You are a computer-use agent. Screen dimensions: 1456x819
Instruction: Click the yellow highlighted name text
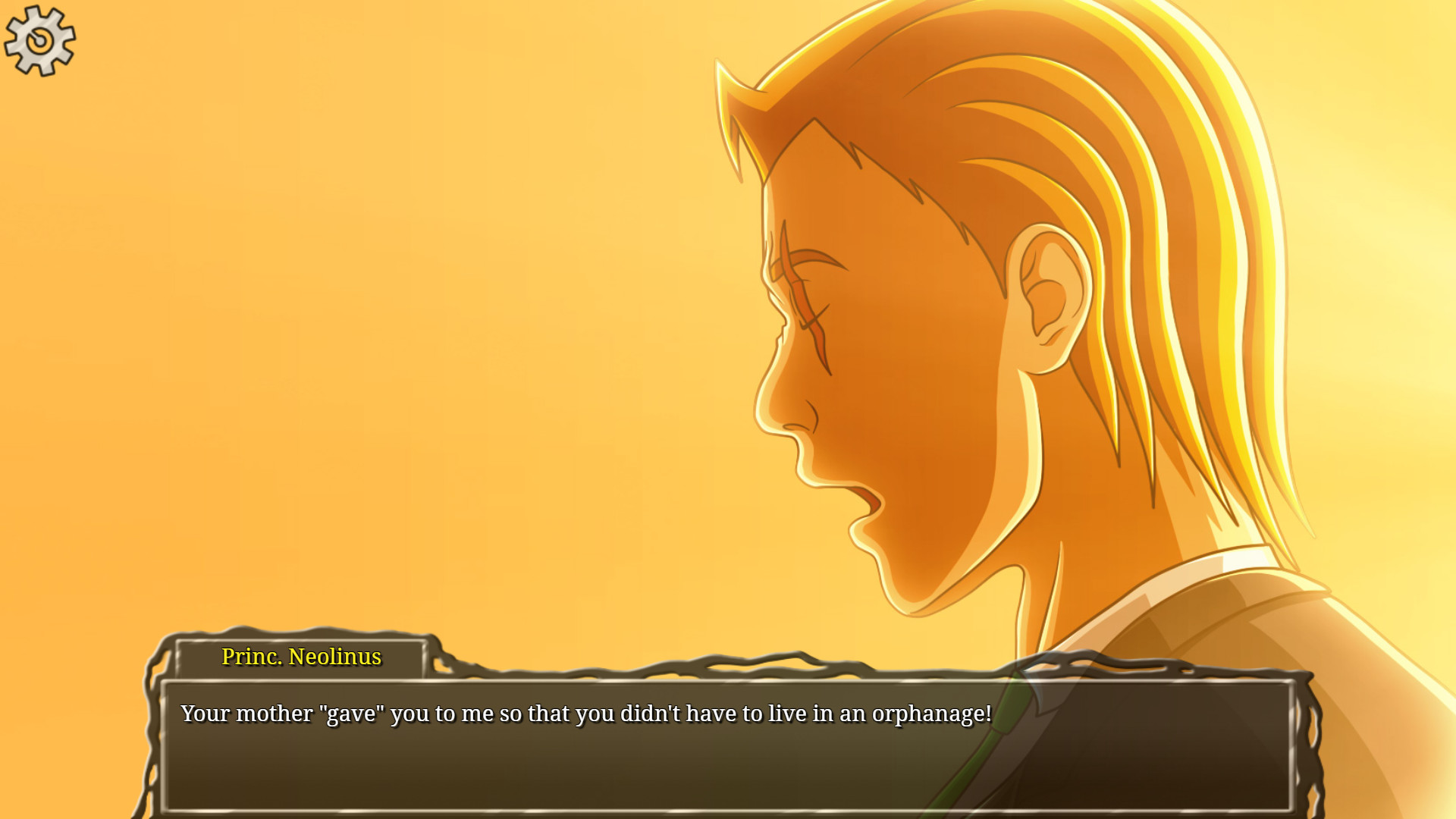click(x=300, y=657)
